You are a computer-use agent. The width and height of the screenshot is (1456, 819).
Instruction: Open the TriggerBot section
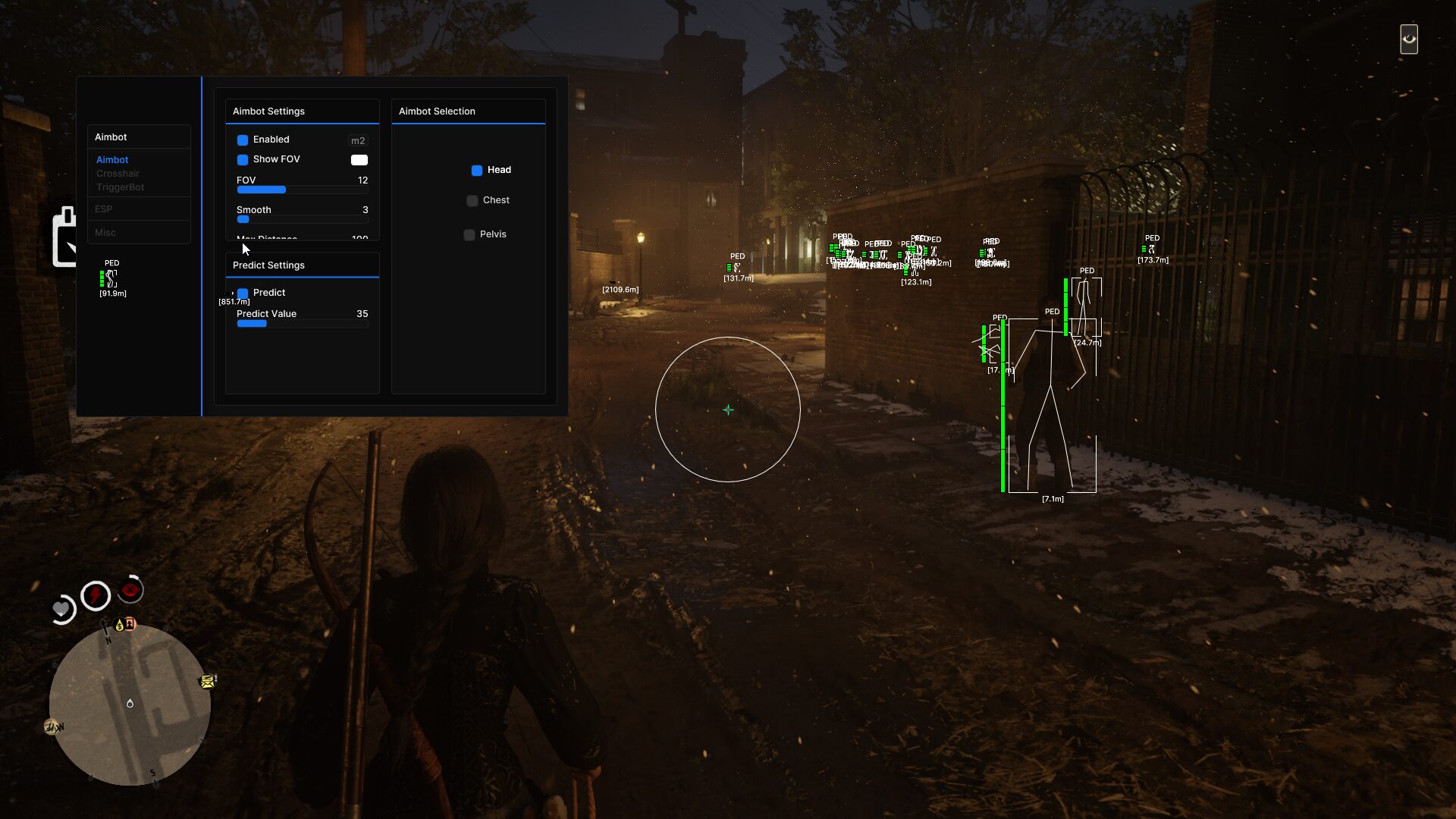point(120,187)
